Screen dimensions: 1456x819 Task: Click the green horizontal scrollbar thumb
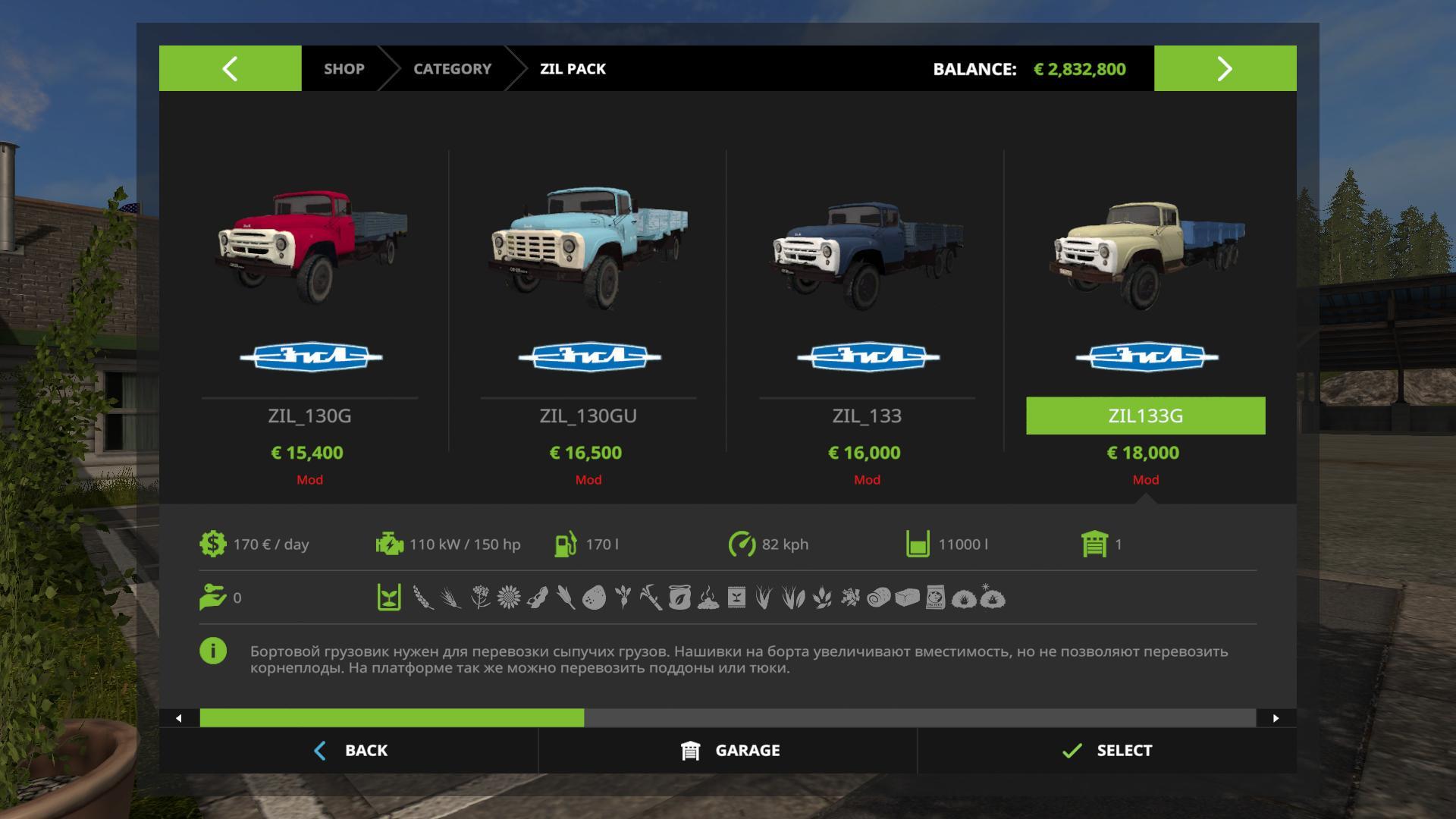(x=391, y=718)
